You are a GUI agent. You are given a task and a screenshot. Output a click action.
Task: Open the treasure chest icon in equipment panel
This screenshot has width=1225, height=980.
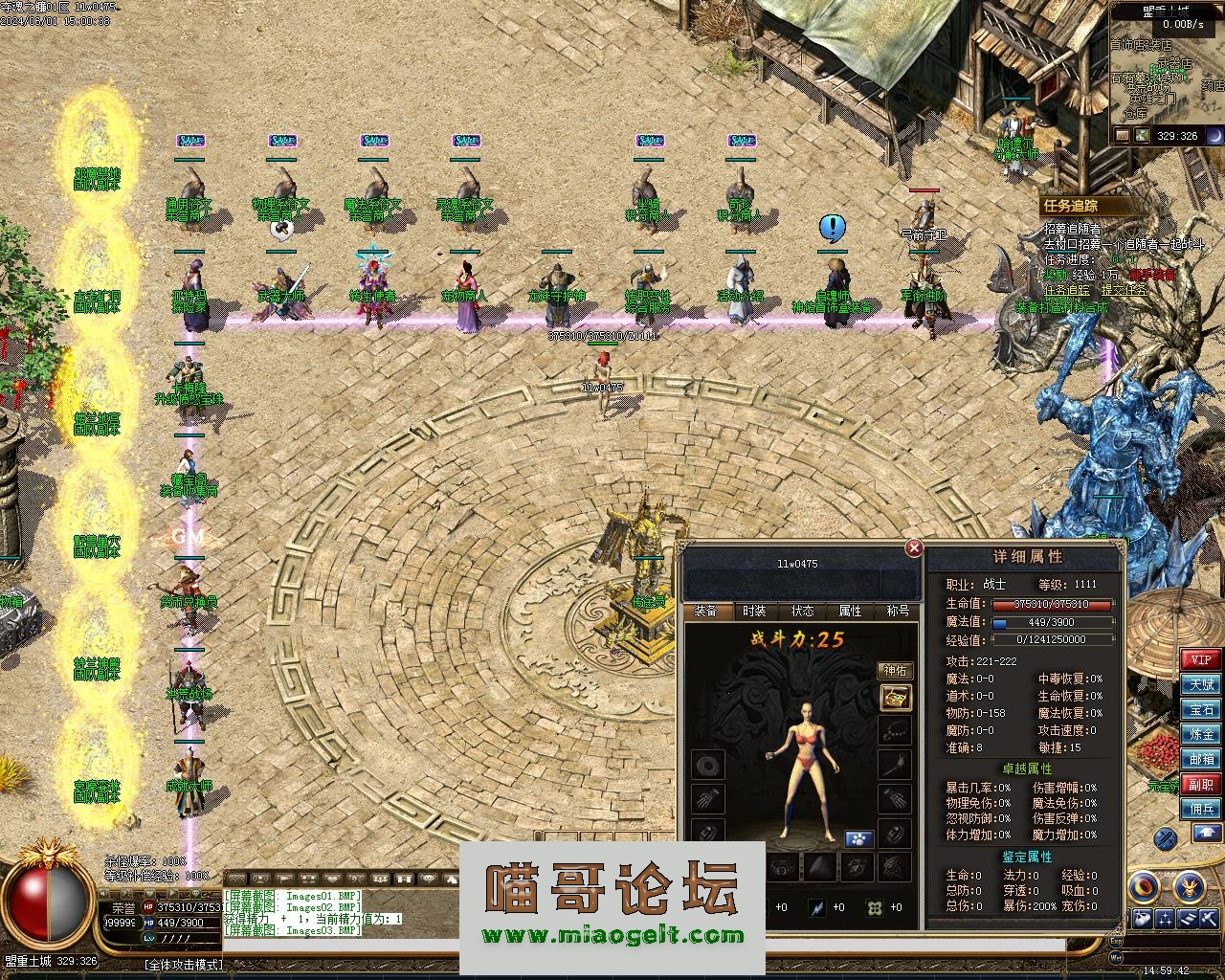896,698
